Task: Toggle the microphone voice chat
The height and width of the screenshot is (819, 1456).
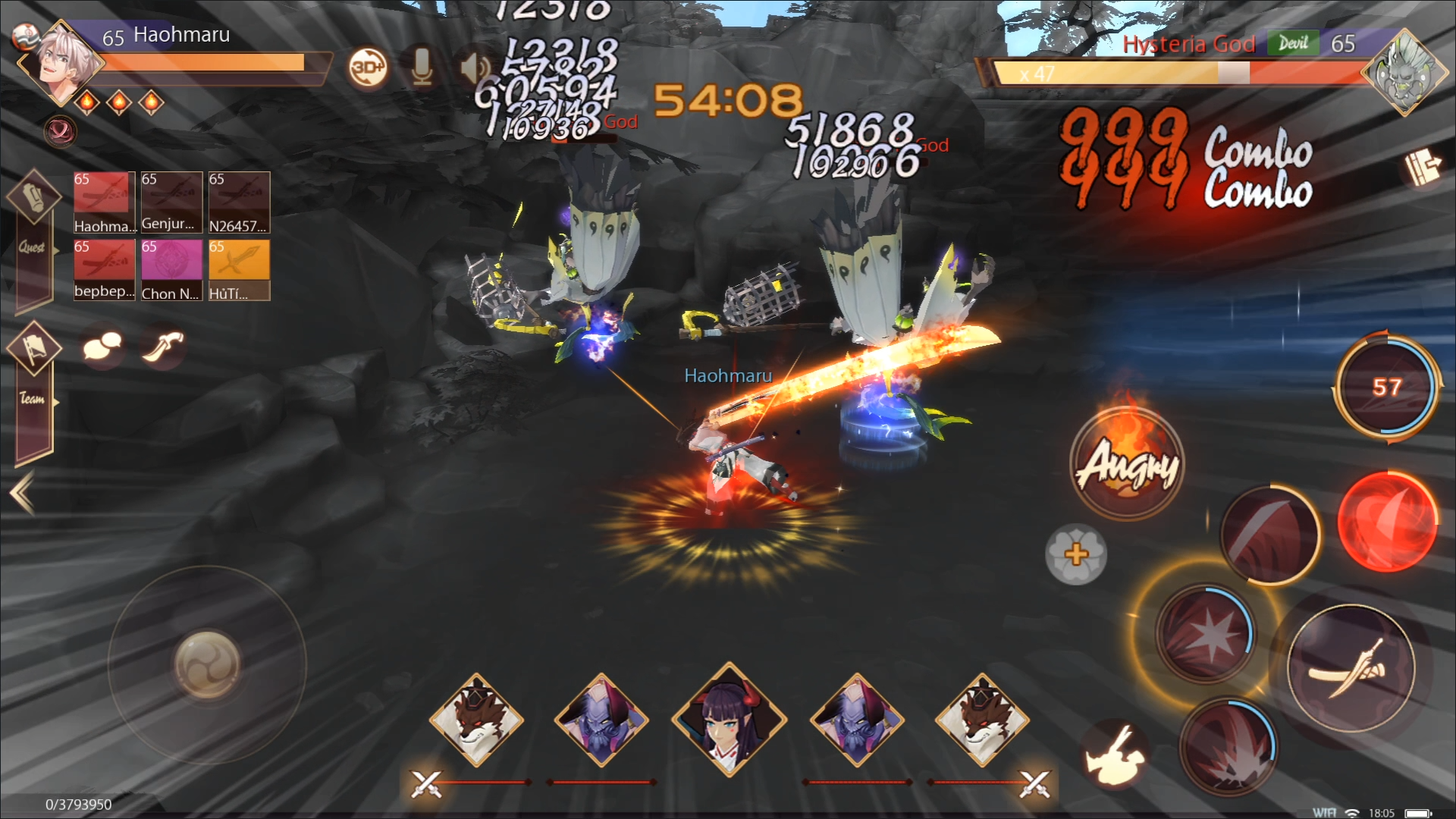Action: coord(422,68)
